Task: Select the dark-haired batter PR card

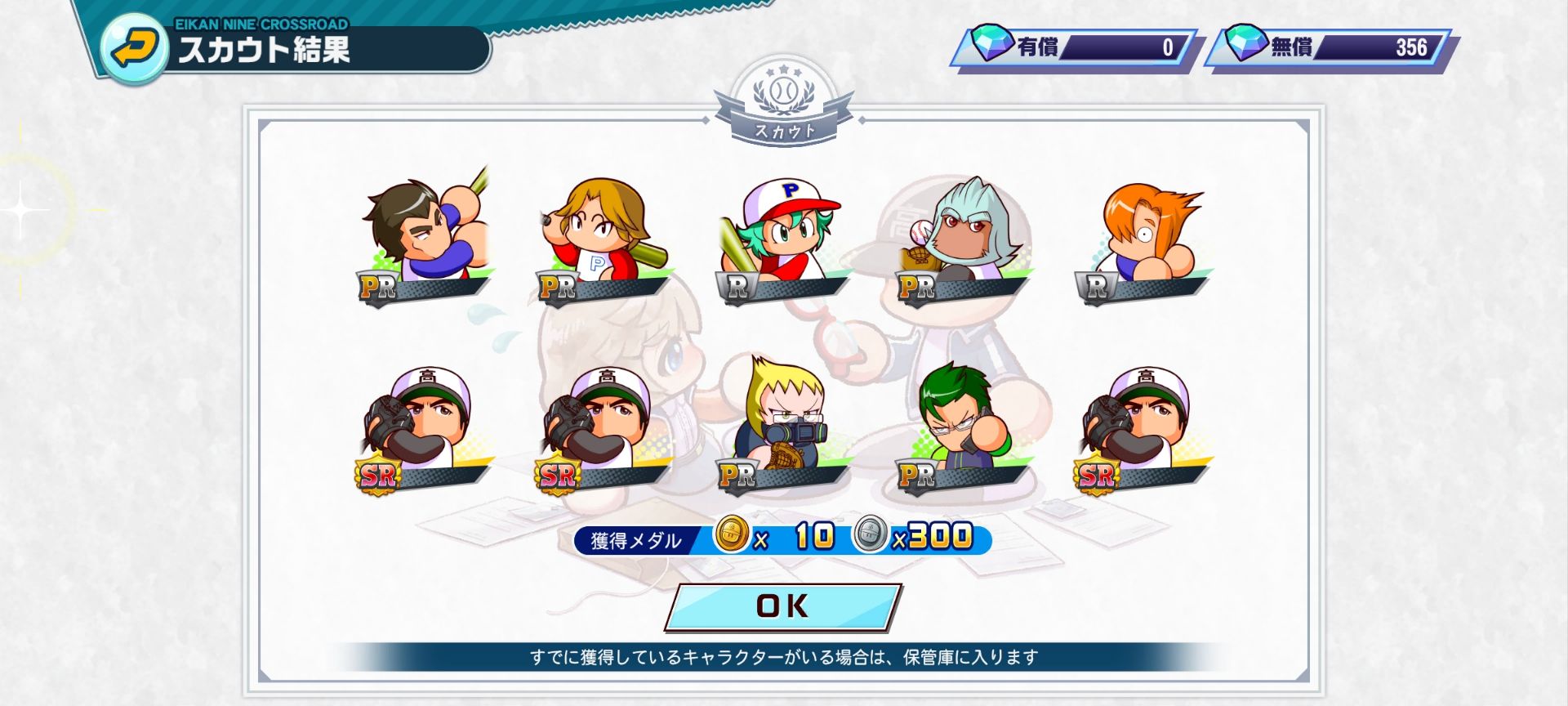Action: tap(425, 239)
